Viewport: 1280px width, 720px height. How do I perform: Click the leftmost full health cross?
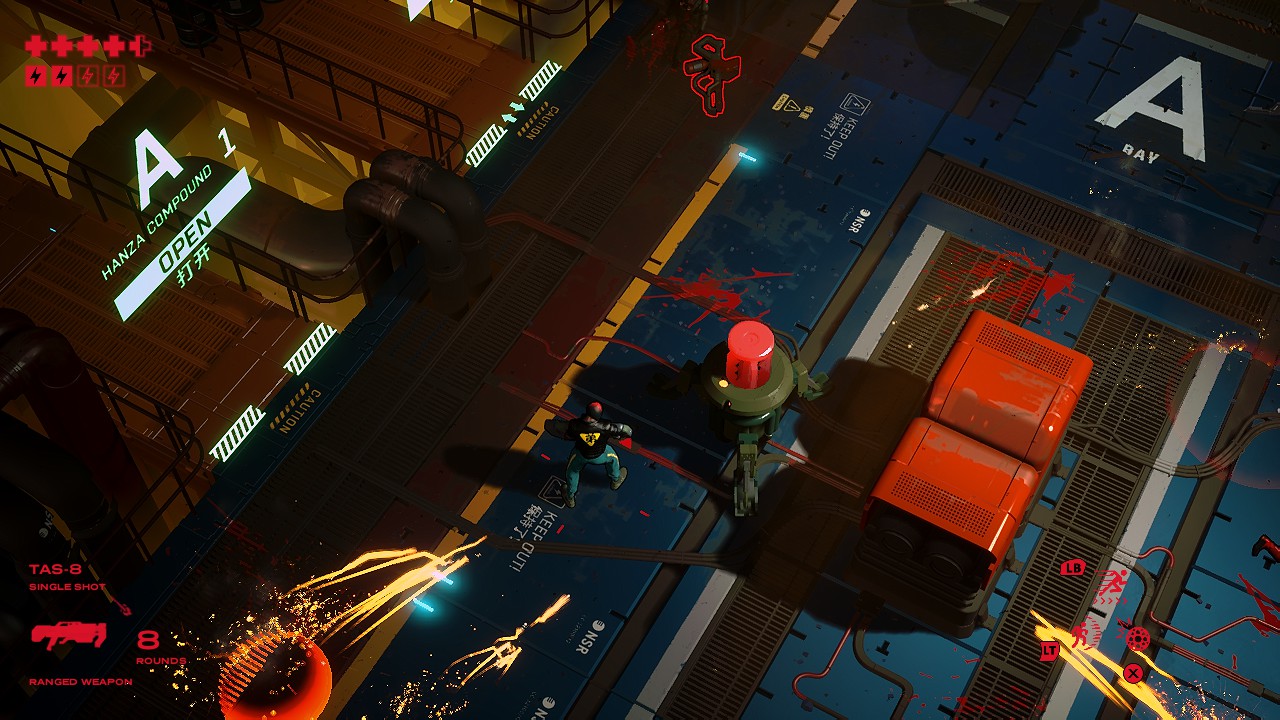37,45
